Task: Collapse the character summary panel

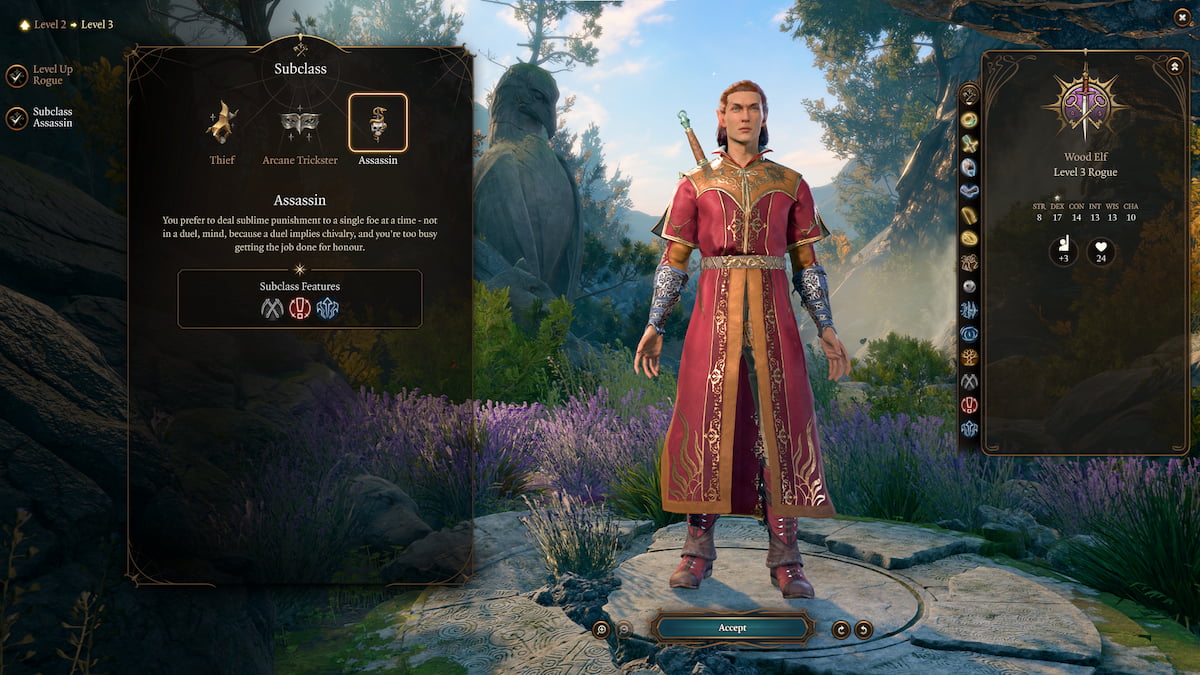Action: click(1174, 65)
